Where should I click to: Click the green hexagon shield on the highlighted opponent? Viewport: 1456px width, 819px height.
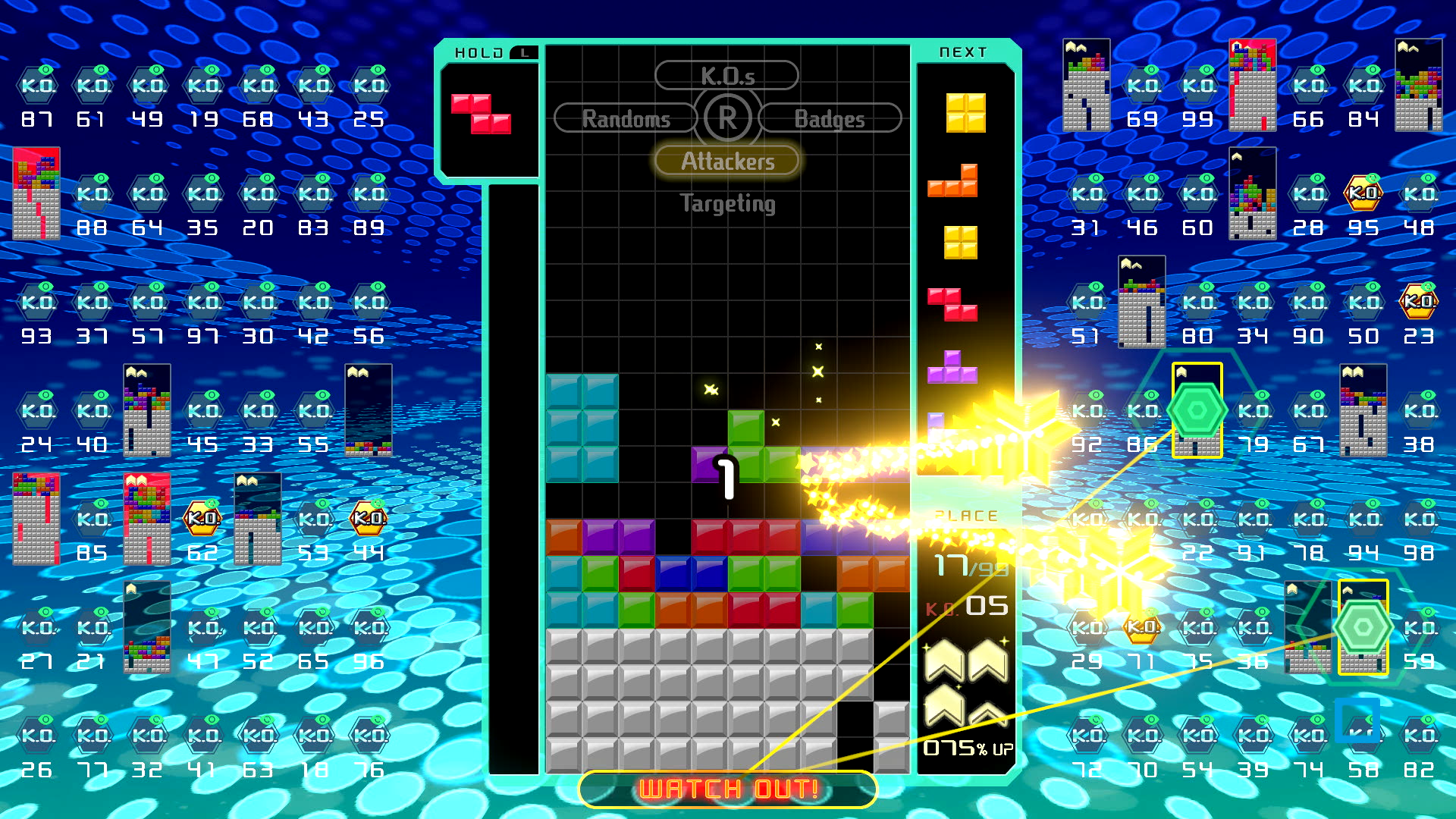1198,409
